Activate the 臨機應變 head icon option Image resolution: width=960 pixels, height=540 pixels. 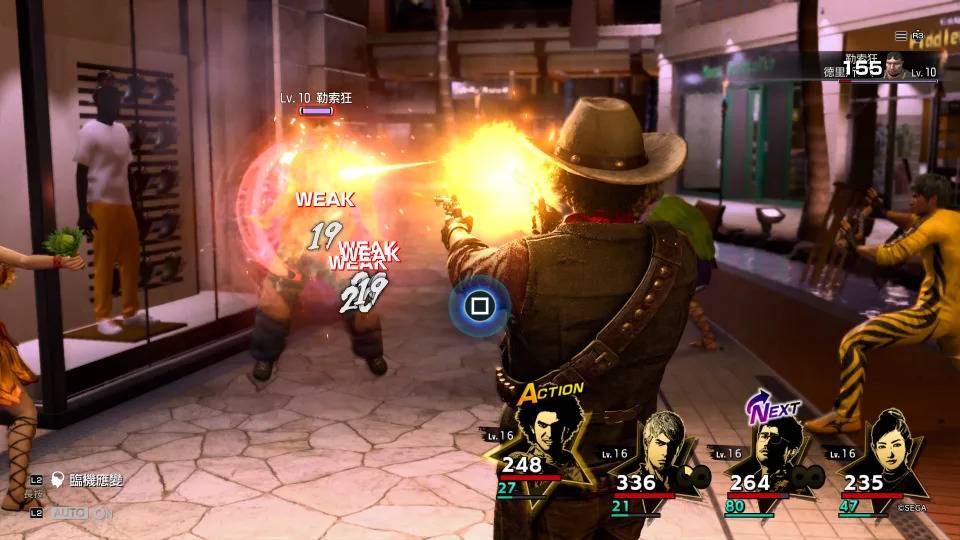pos(59,481)
